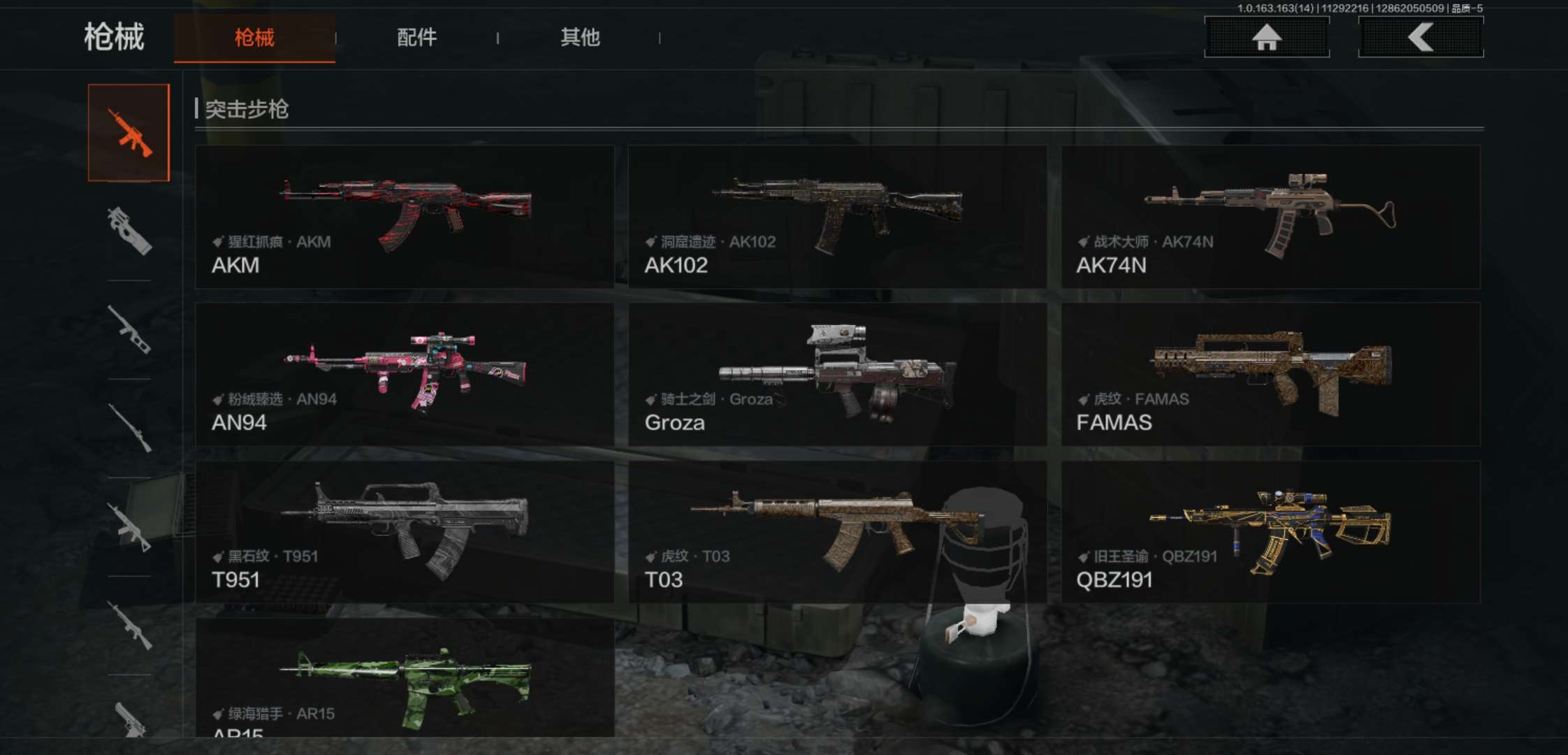
Task: Switch to the 配件 tab
Action: pyautogui.click(x=416, y=38)
